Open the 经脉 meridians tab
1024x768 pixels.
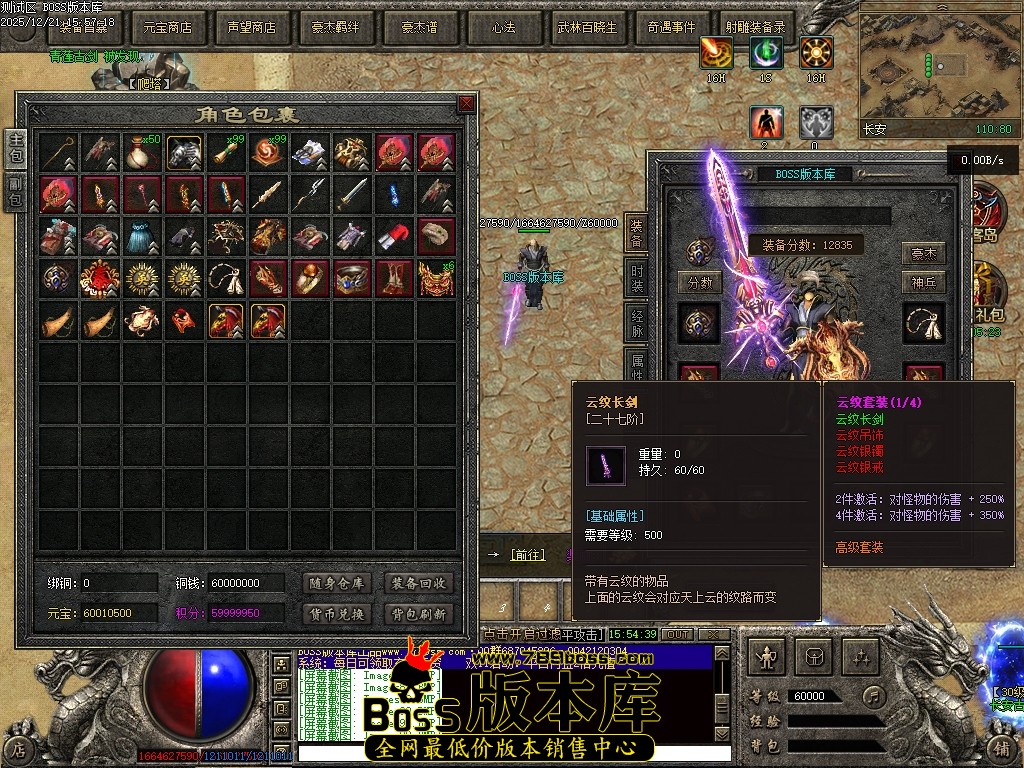coord(635,320)
